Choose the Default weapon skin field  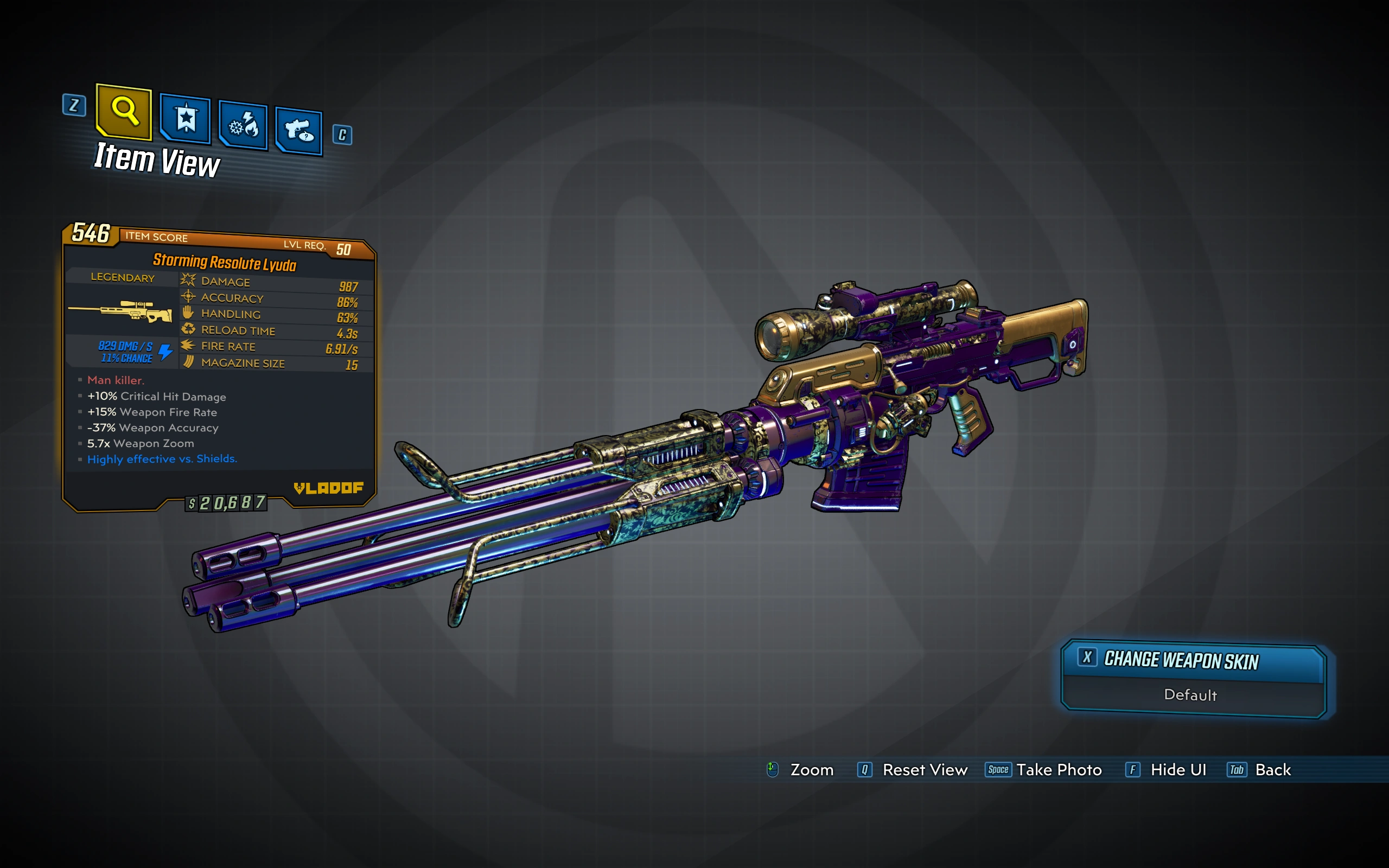coord(1191,695)
